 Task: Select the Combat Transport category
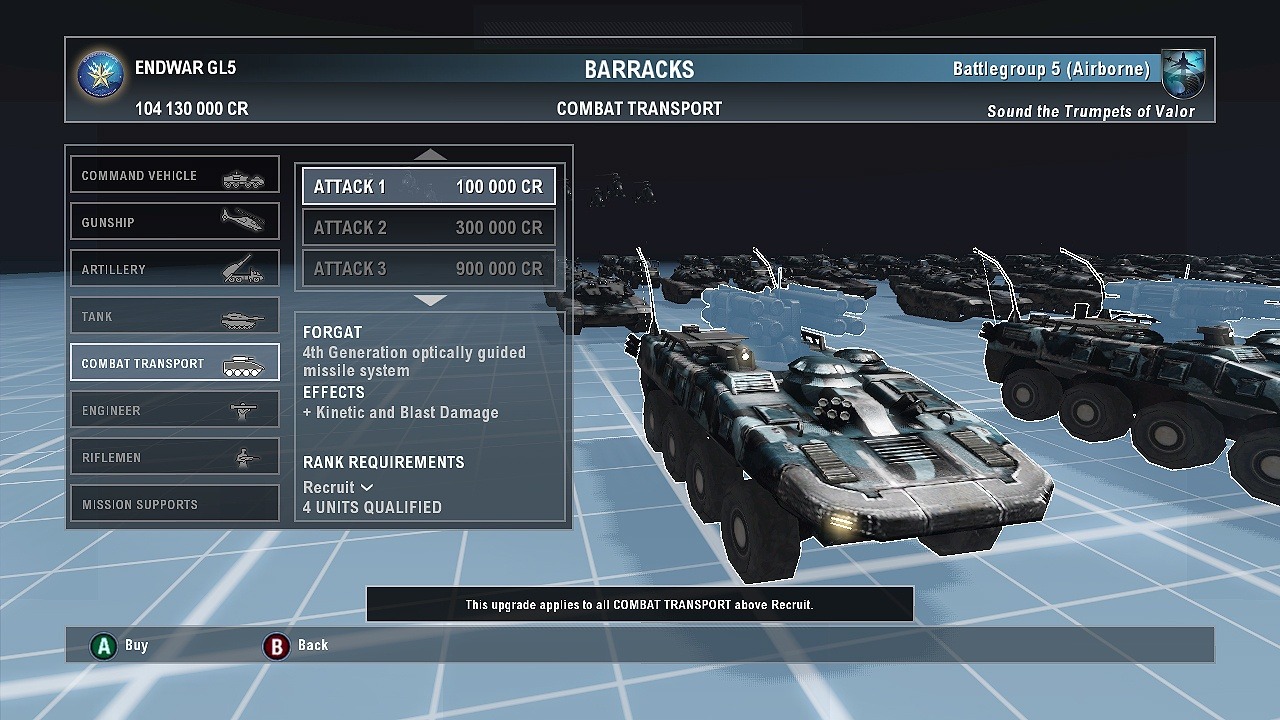tap(174, 363)
